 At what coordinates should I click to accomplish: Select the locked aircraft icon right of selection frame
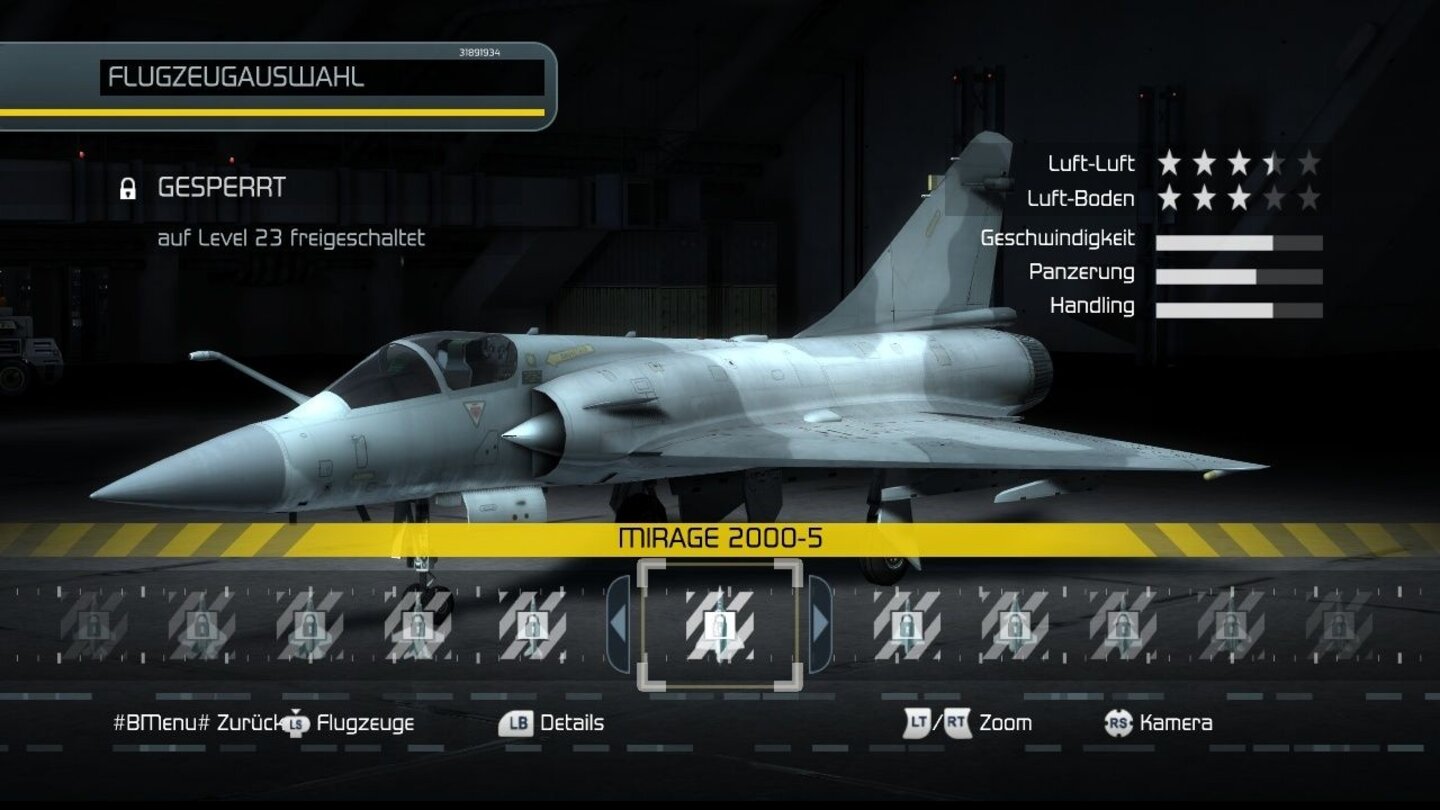point(907,627)
